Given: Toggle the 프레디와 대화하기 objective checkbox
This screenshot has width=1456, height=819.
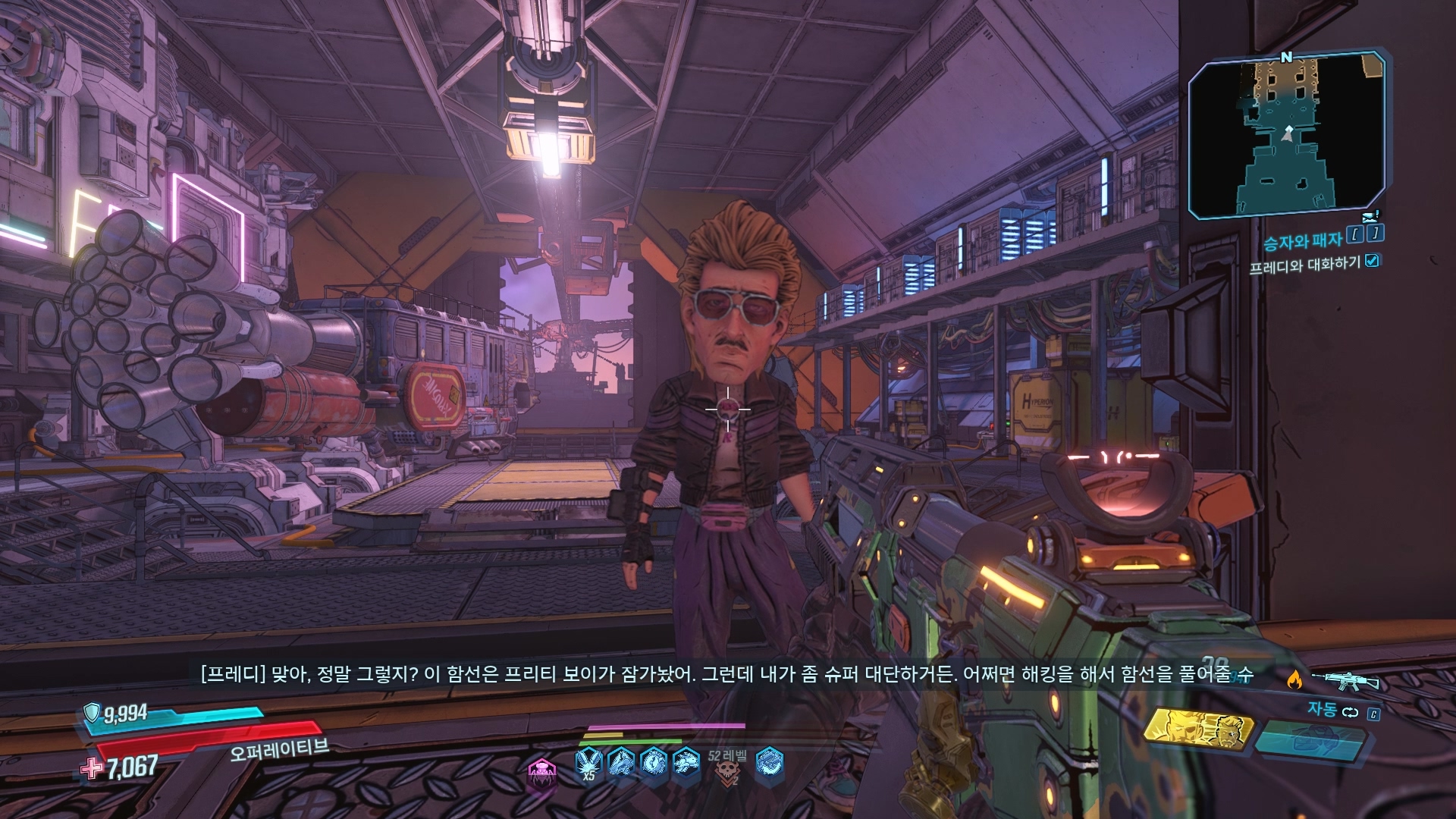Looking at the screenshot, I should tap(1372, 261).
